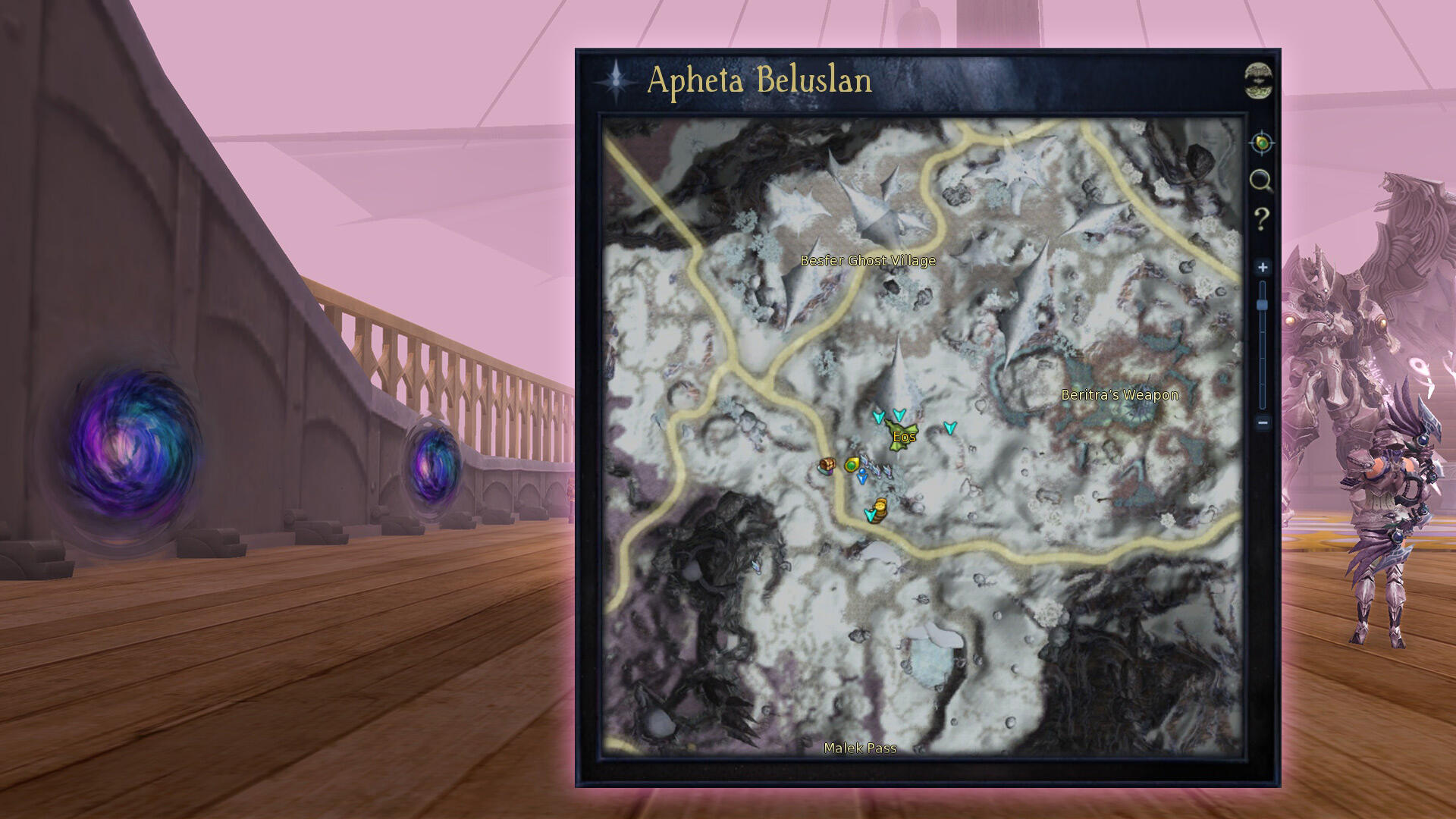Zoom in with the plus button

click(1263, 267)
